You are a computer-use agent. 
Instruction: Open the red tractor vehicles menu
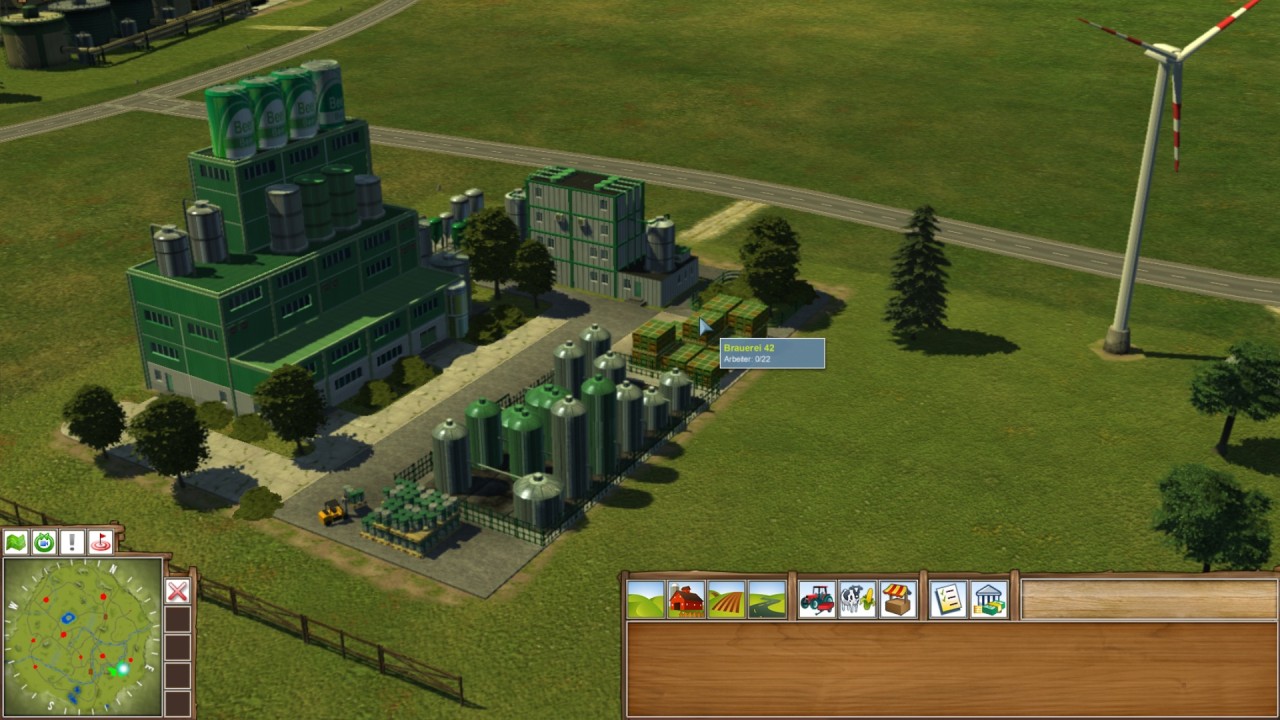[x=817, y=600]
